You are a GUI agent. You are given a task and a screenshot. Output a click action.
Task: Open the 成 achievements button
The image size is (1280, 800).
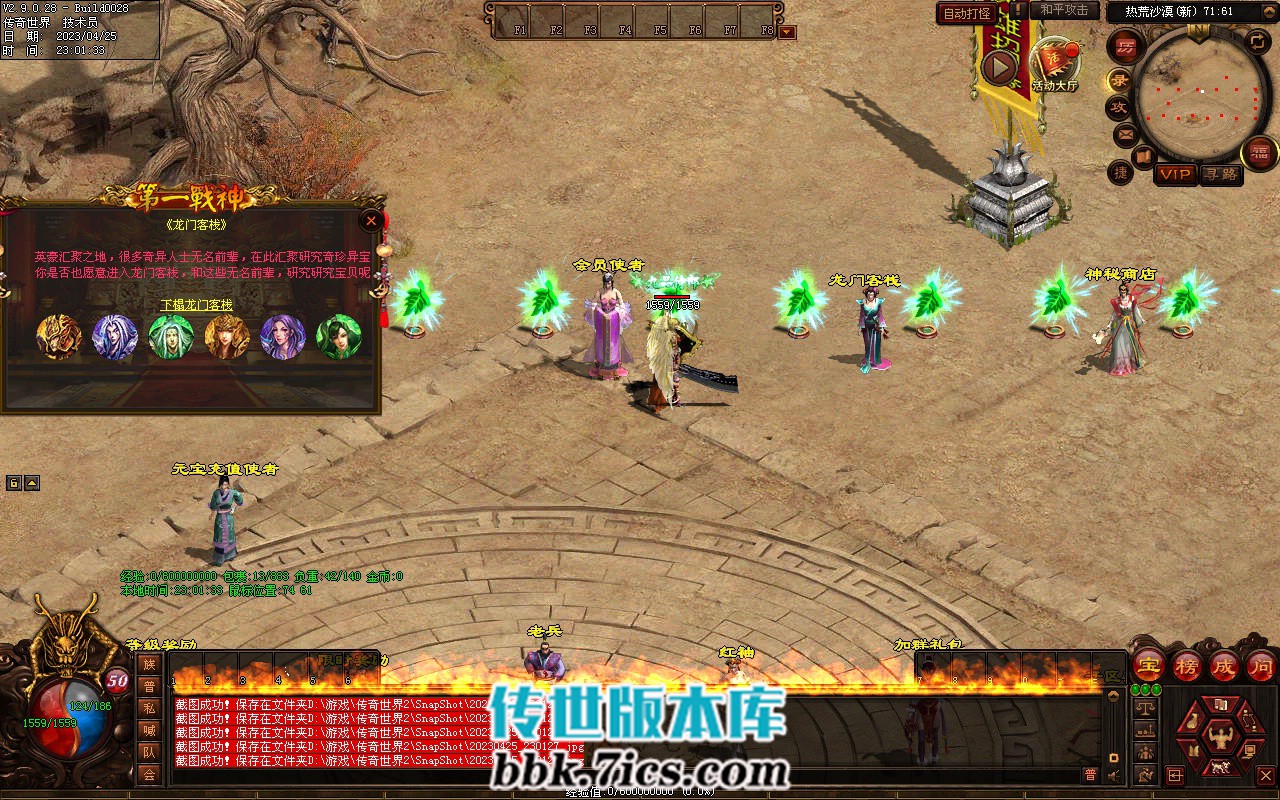click(x=1224, y=665)
